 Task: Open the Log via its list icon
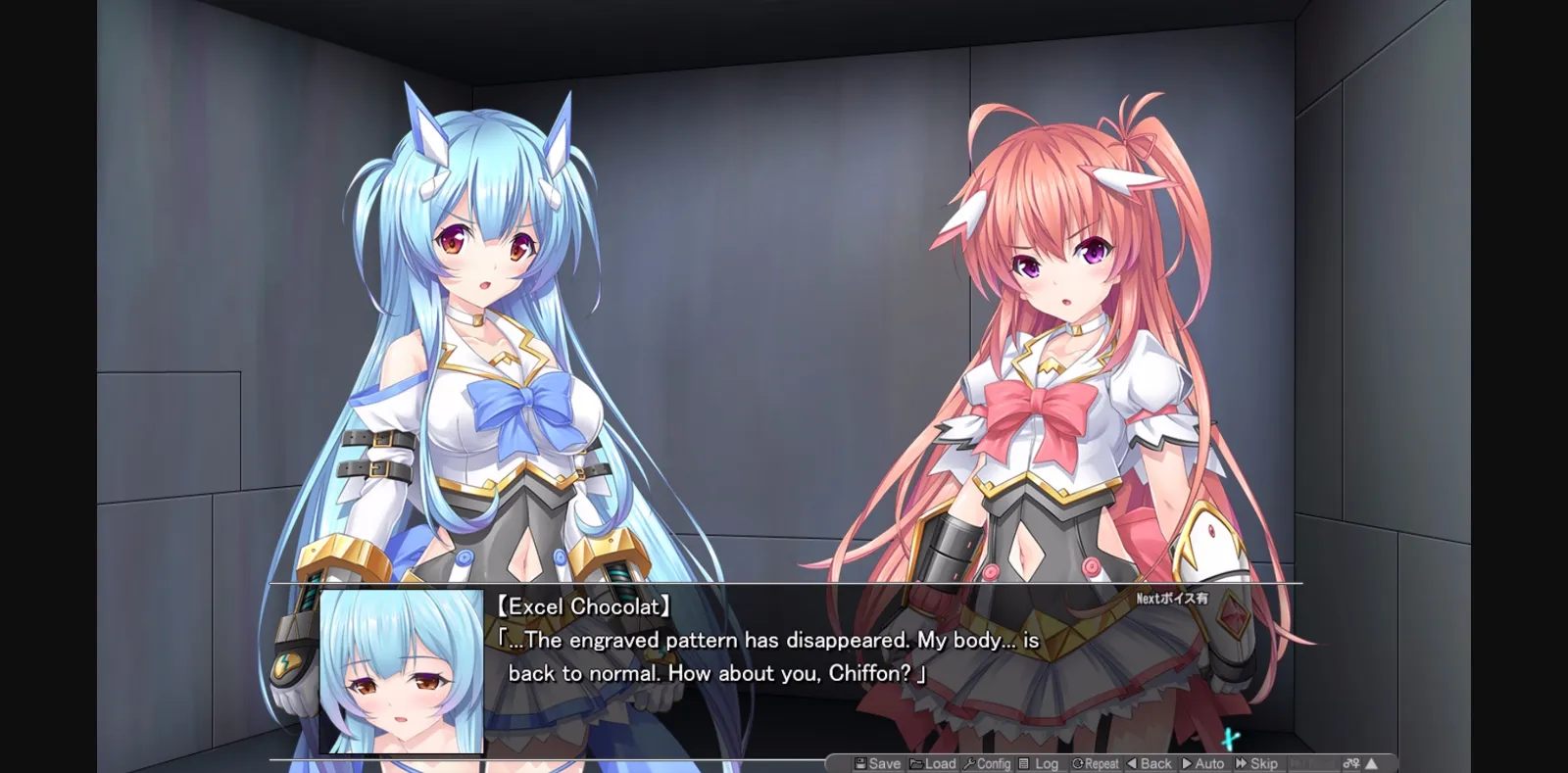1023,764
